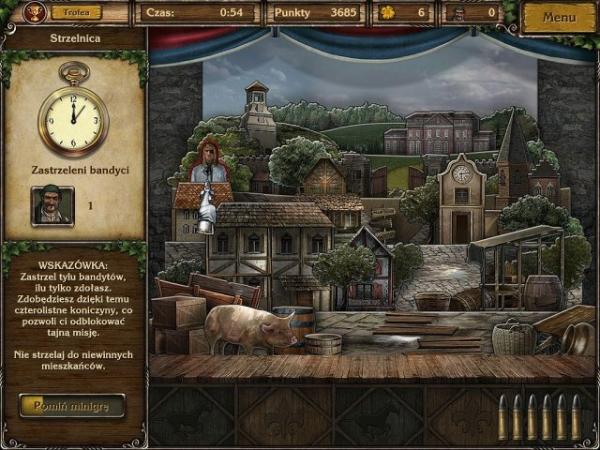Open the Menu button
Screen dimensions: 600x450
(x=558, y=17)
